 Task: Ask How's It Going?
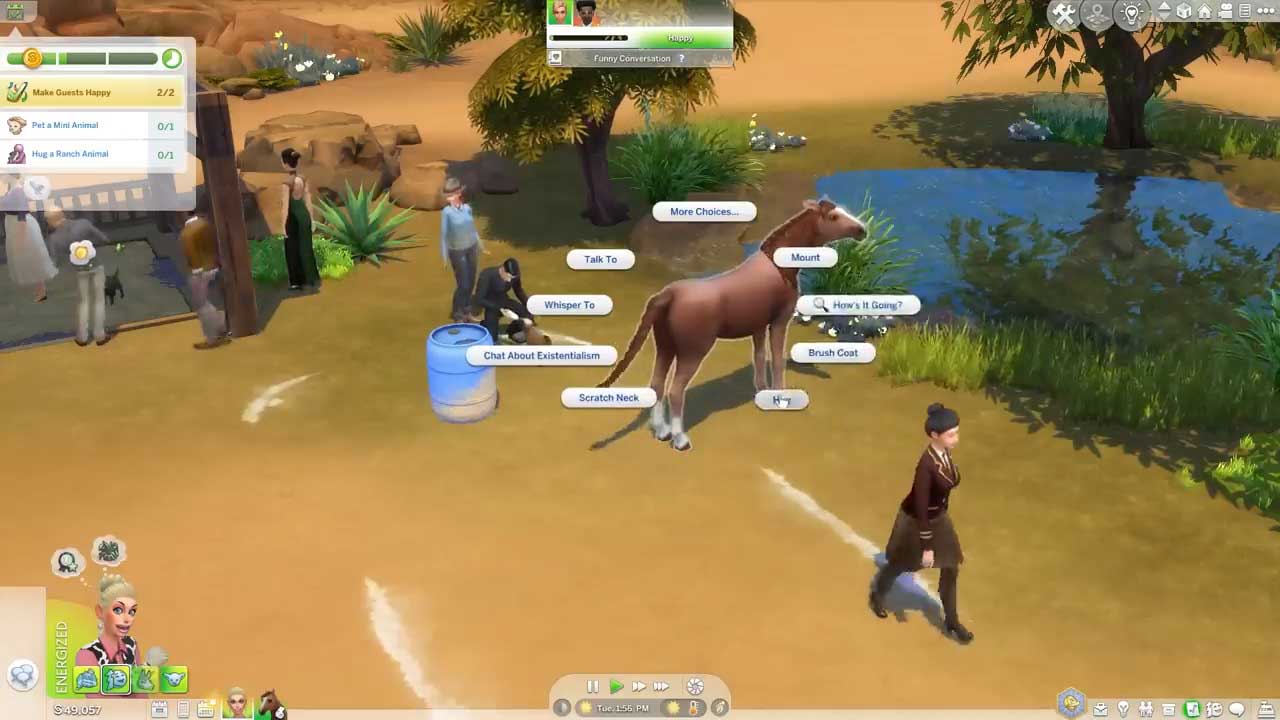[x=866, y=305]
